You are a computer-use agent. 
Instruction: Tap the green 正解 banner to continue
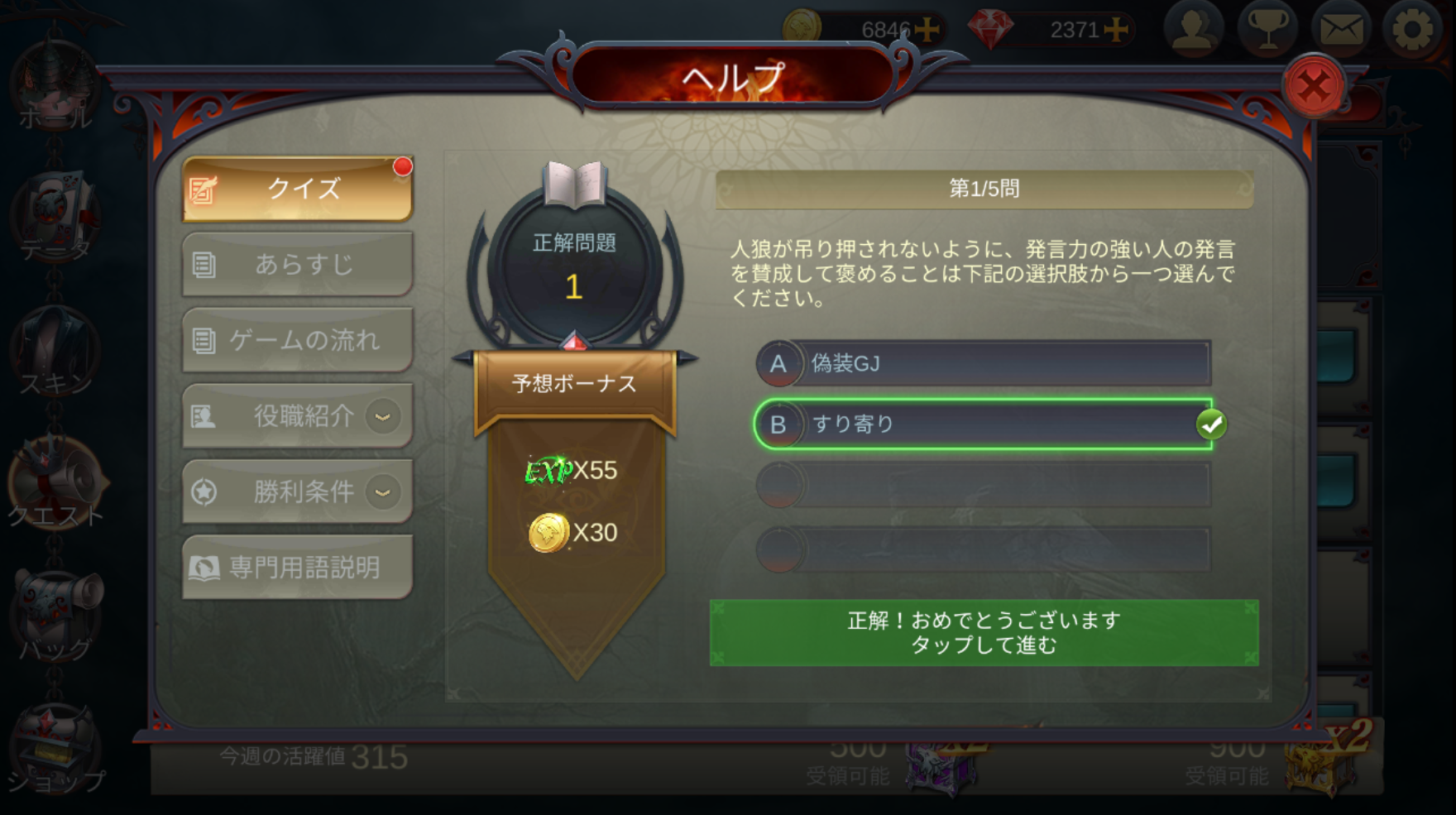984,633
